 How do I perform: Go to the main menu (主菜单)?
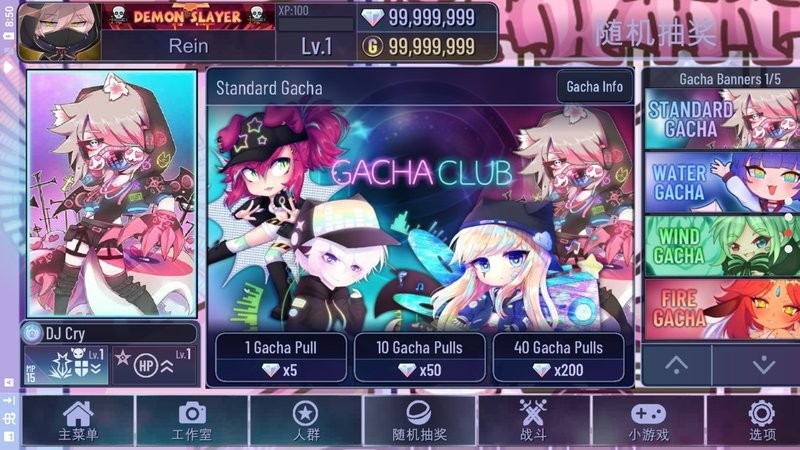click(x=78, y=420)
